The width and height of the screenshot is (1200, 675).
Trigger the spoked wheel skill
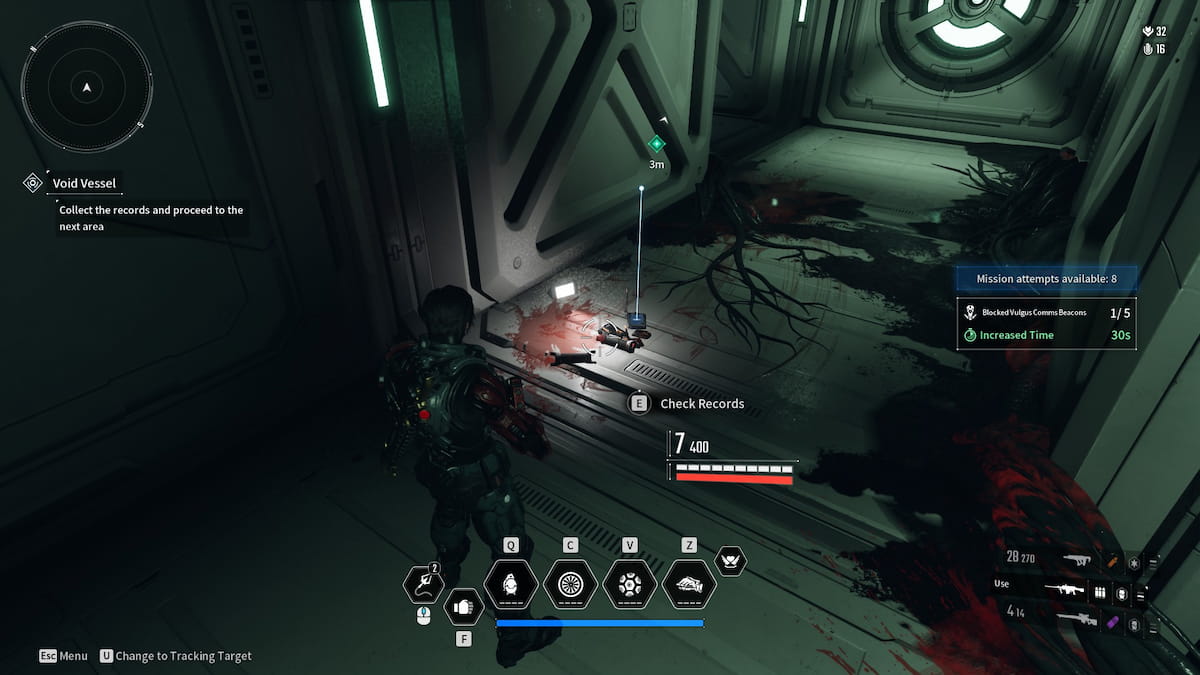point(570,584)
